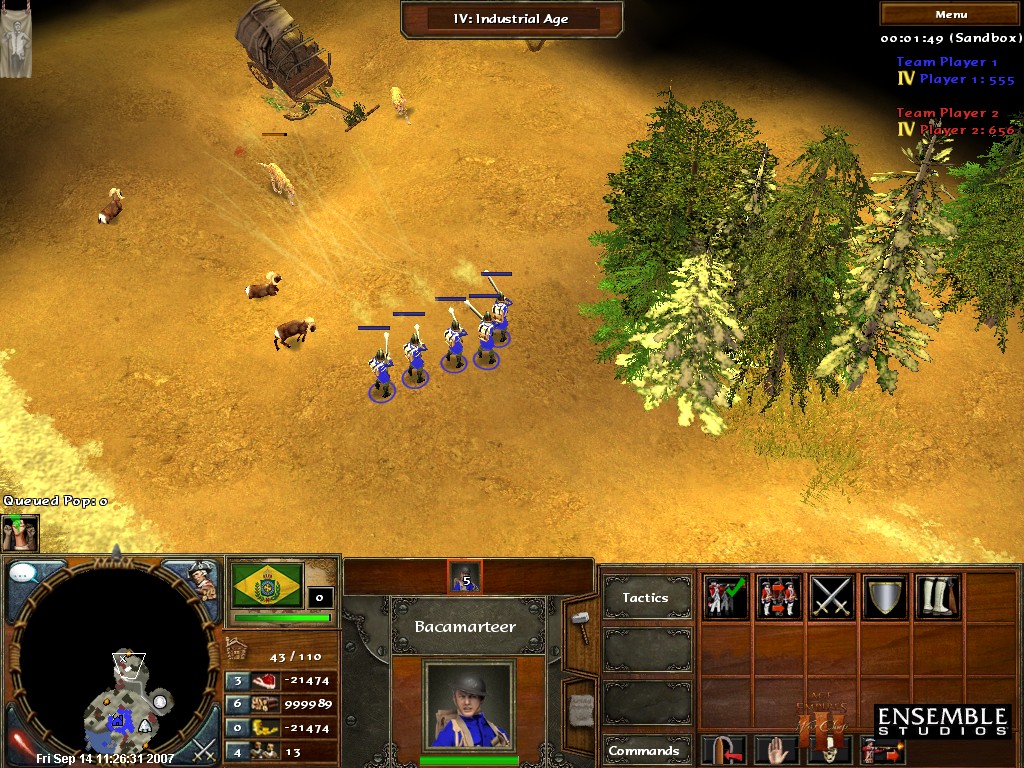Open the Home City via the Brazilian flag
This screenshot has height=768, width=1024.
(x=267, y=585)
